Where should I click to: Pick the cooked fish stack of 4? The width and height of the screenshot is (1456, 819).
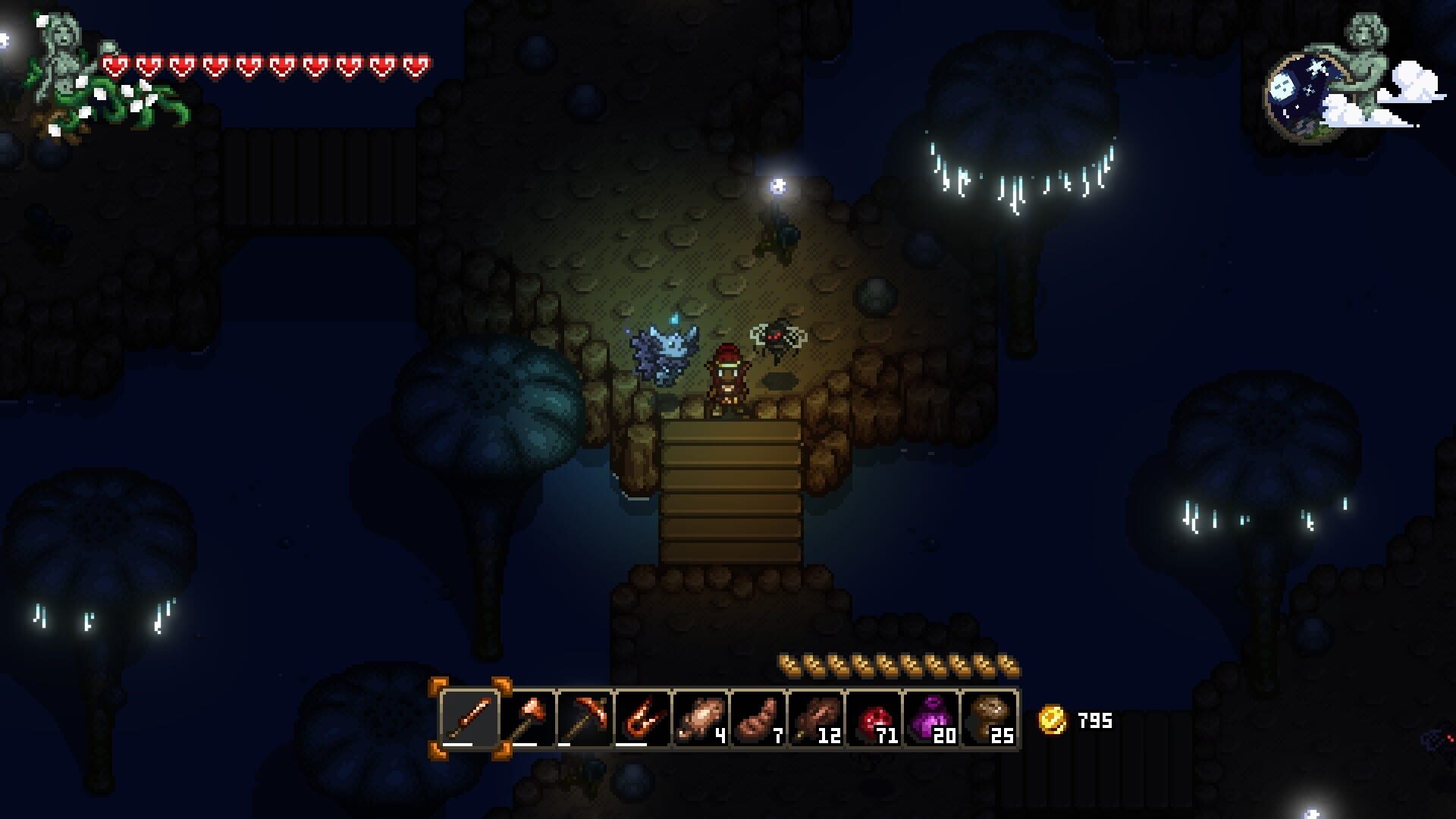[x=701, y=718]
